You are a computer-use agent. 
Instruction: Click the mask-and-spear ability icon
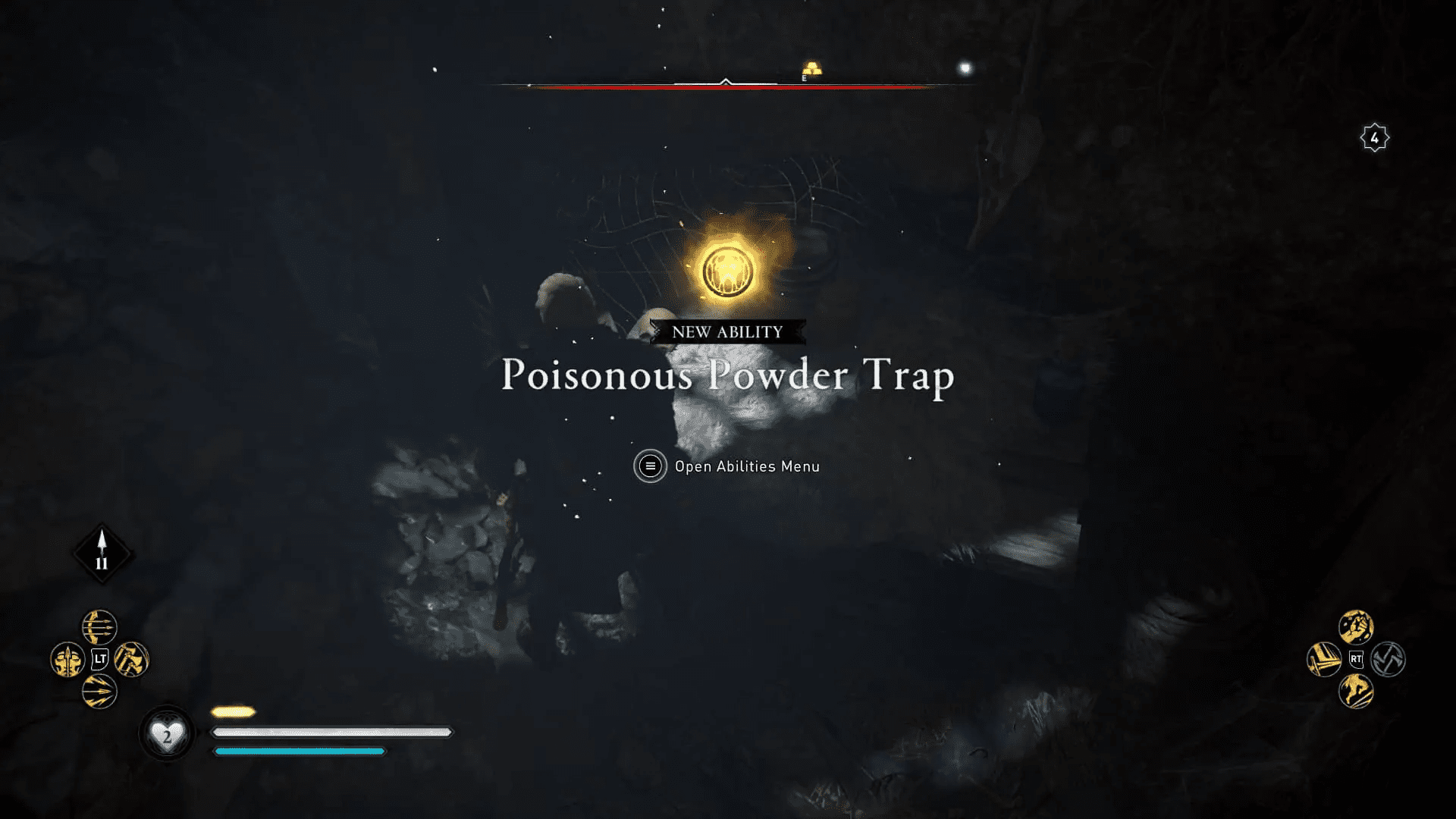67,658
